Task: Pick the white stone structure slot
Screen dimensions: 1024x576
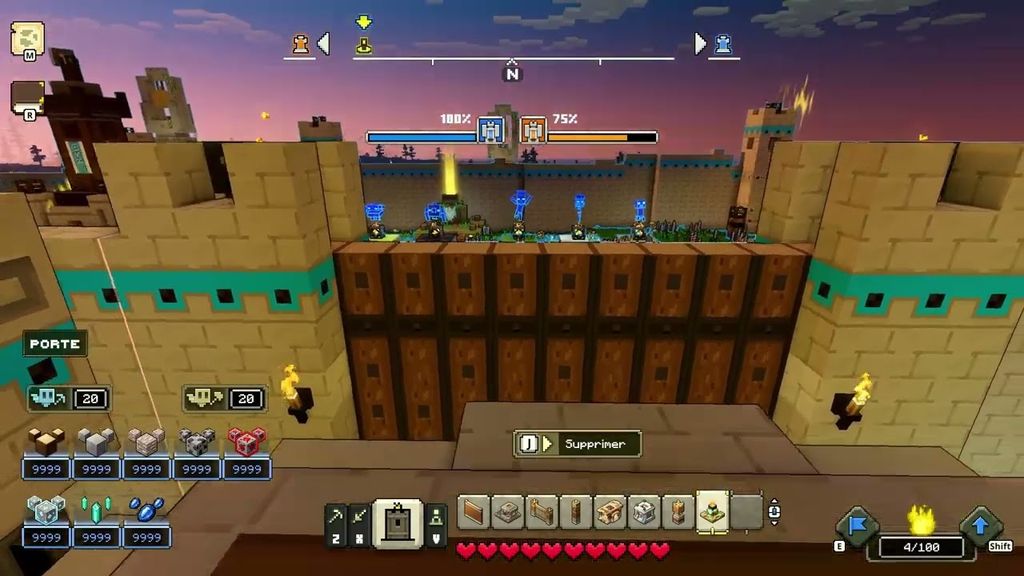Action: pyautogui.click(x=643, y=512)
